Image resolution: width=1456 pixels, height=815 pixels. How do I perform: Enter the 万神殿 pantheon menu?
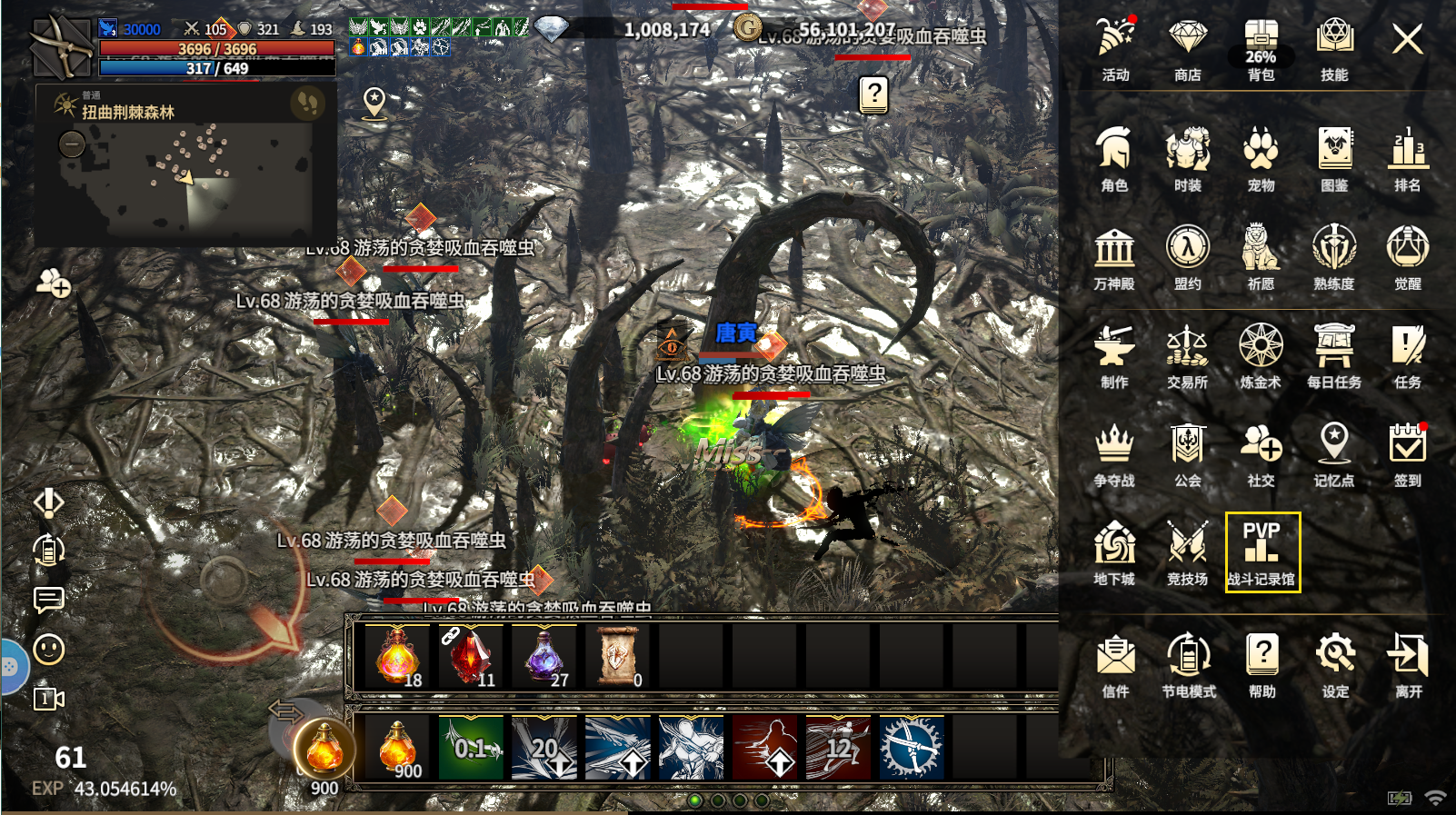1114,258
